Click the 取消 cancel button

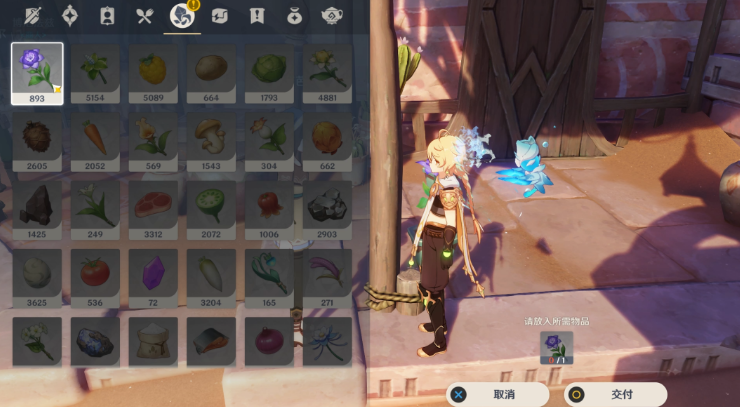(x=497, y=394)
